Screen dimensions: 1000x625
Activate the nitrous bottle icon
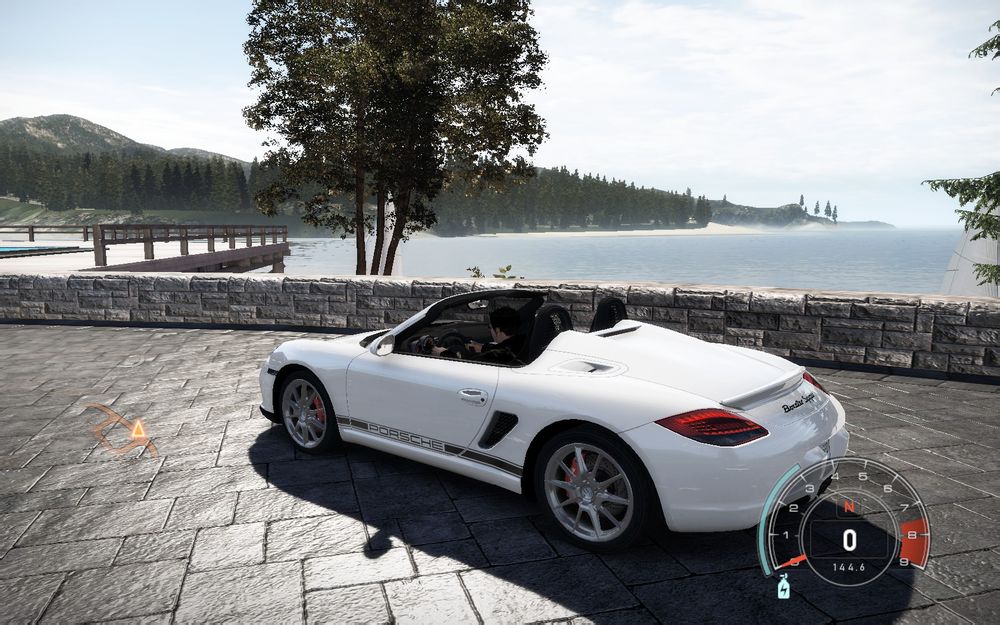click(783, 586)
